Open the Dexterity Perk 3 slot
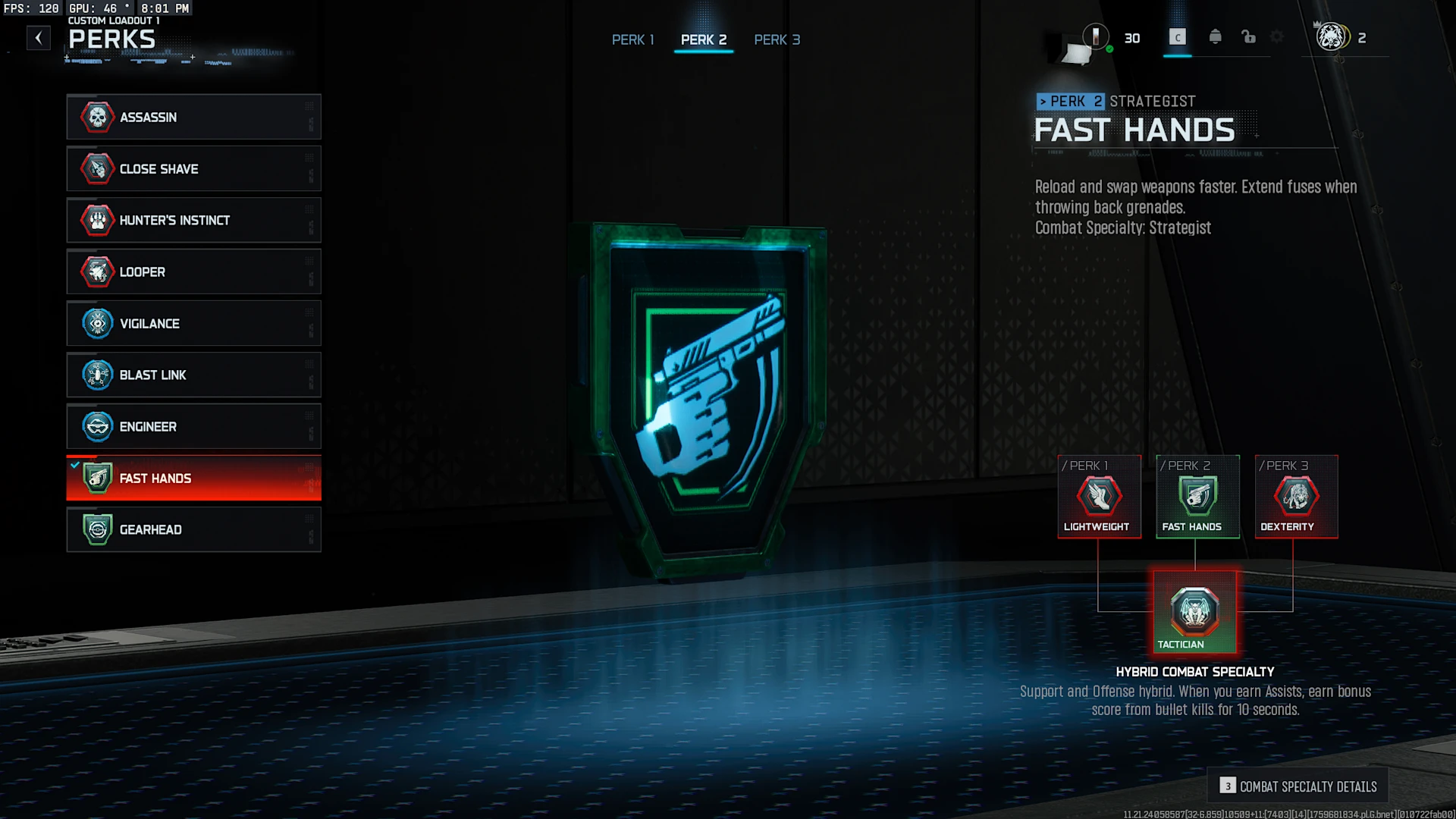The image size is (1456, 819). pyautogui.click(x=1296, y=497)
